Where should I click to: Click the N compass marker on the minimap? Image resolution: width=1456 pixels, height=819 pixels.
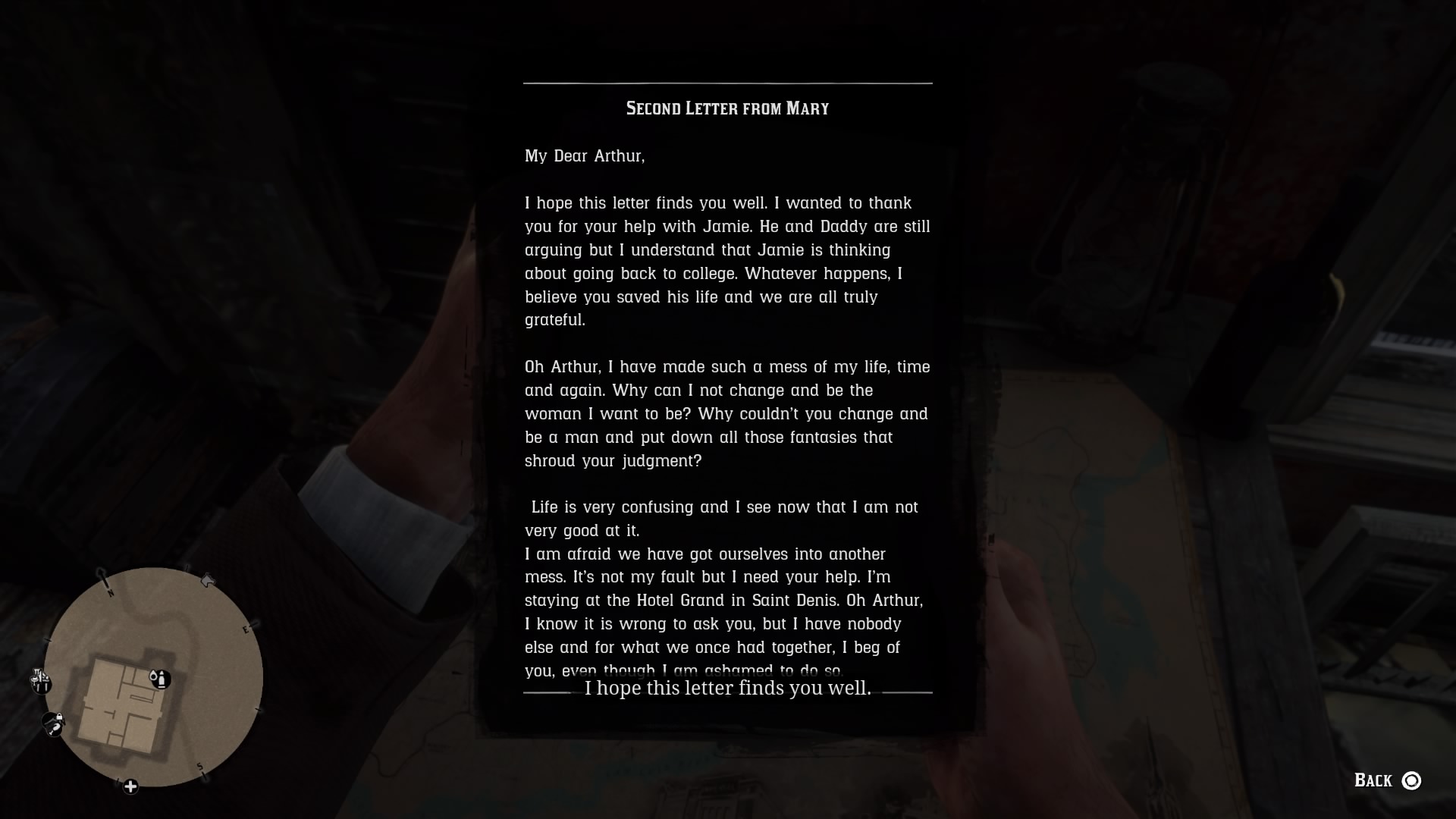pyautogui.click(x=110, y=591)
